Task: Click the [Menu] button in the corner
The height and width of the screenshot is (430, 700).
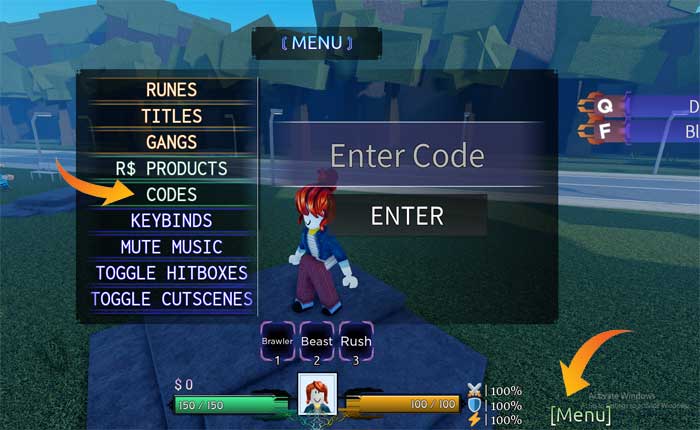Action: pyautogui.click(x=580, y=415)
